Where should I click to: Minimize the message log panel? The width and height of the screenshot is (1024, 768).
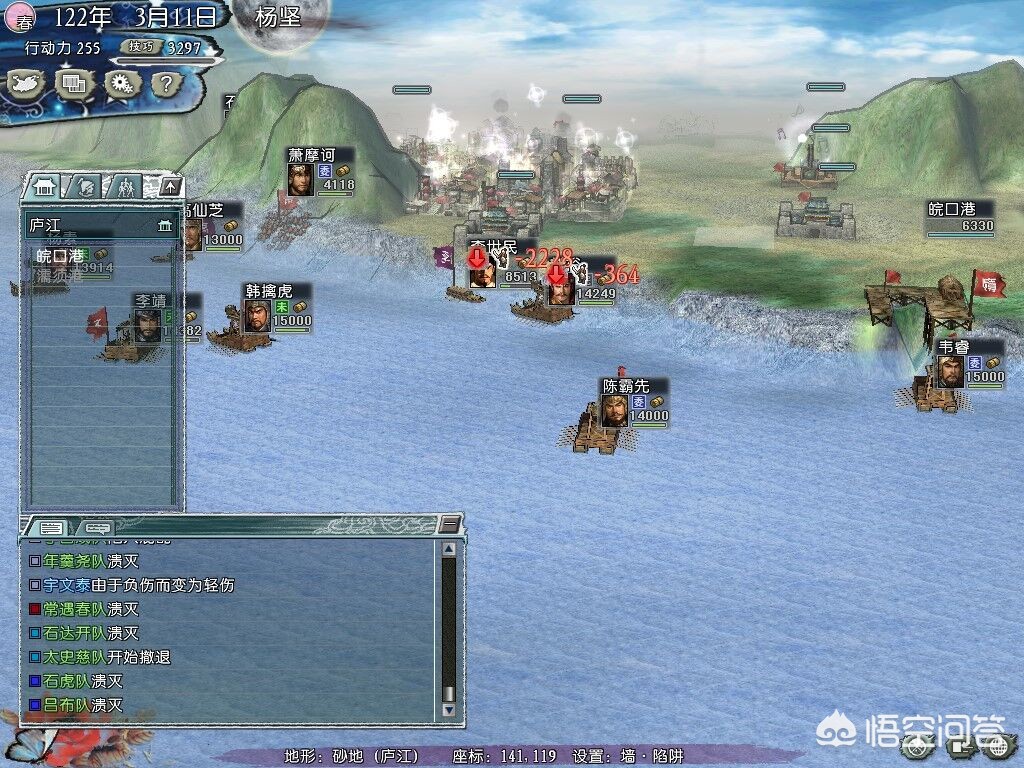click(x=451, y=524)
